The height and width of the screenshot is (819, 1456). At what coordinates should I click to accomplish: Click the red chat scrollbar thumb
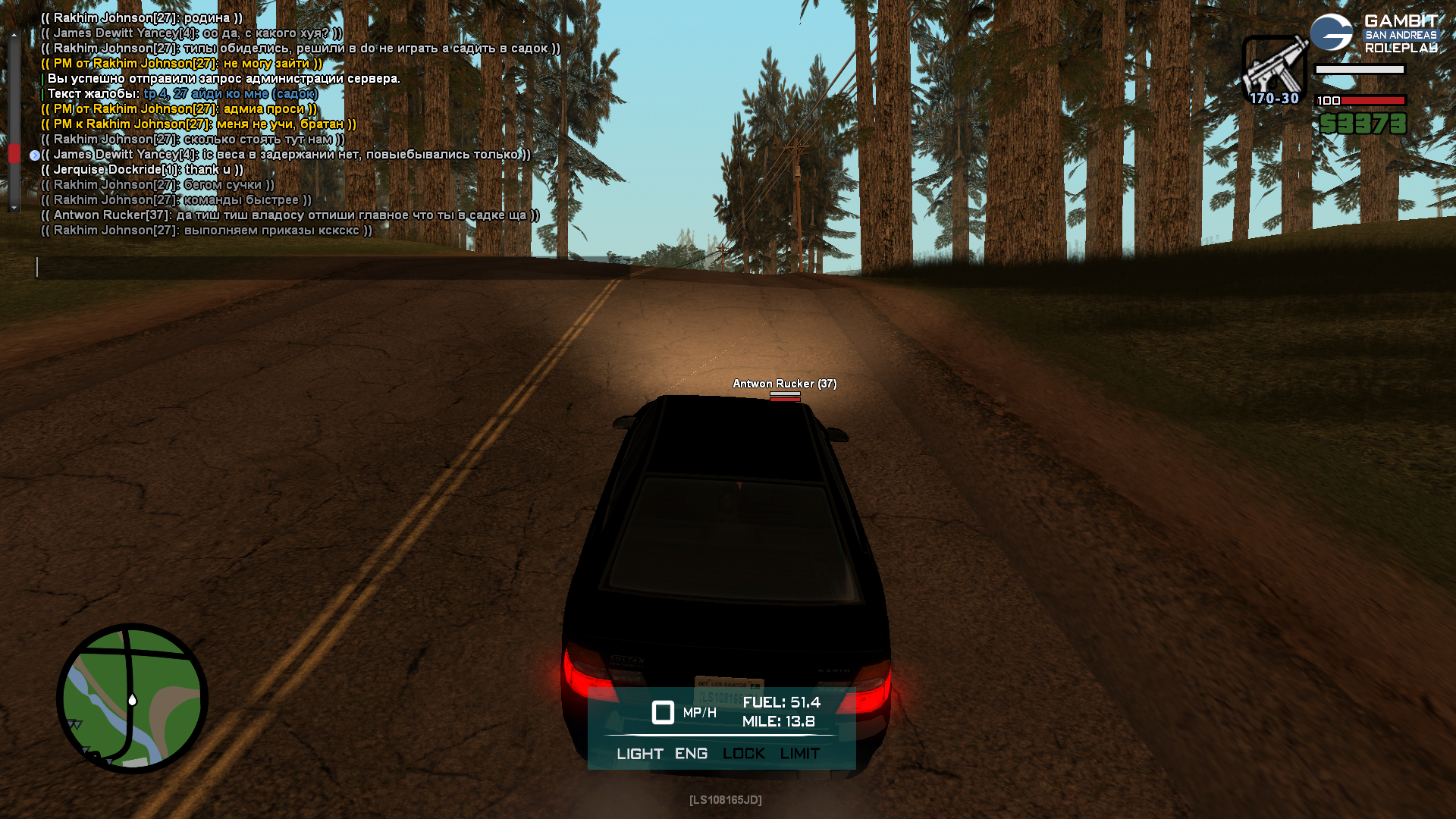(x=14, y=154)
